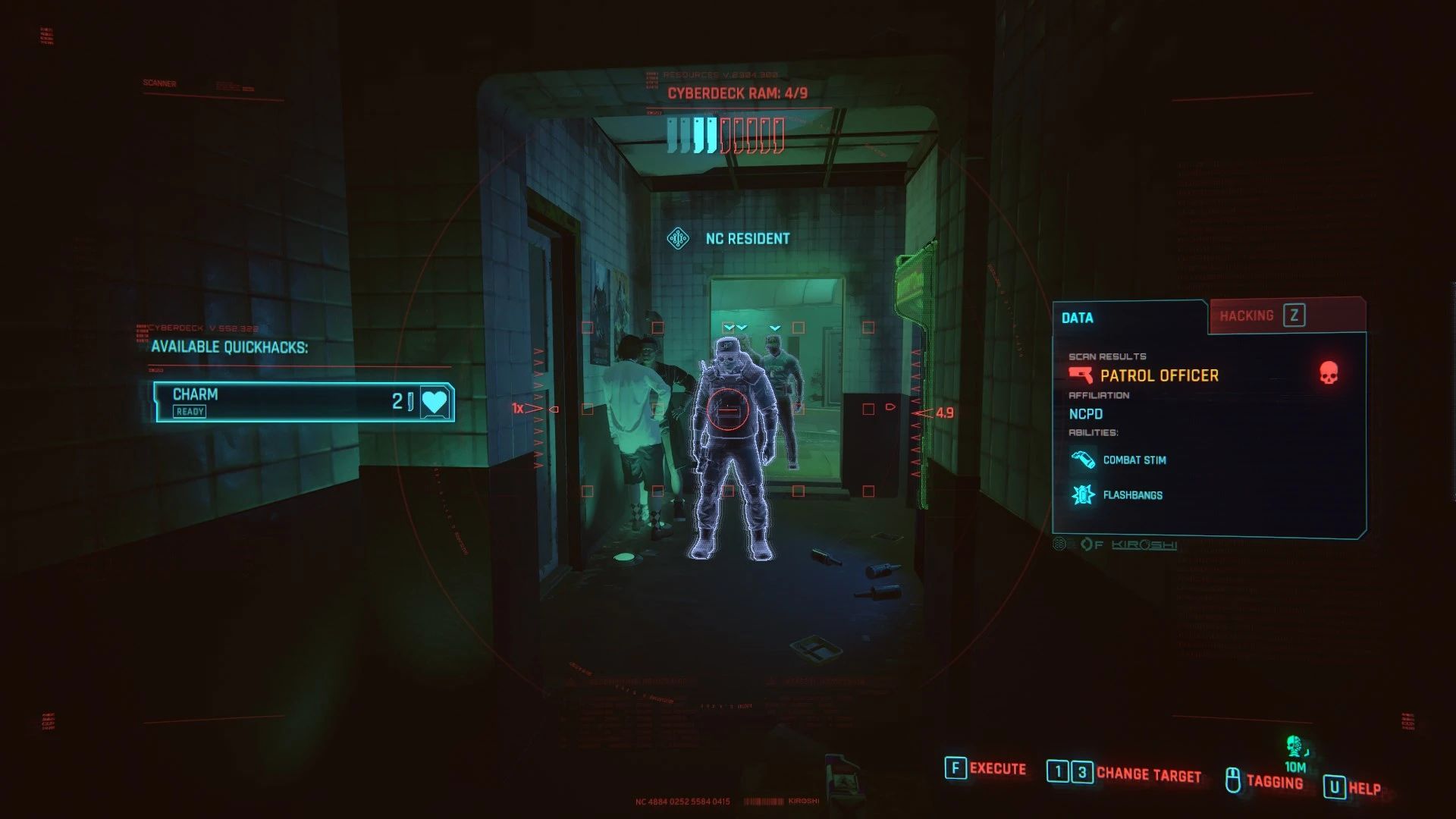The width and height of the screenshot is (1456, 819).
Task: Select the Flashbangs ability icon
Action: click(x=1084, y=494)
